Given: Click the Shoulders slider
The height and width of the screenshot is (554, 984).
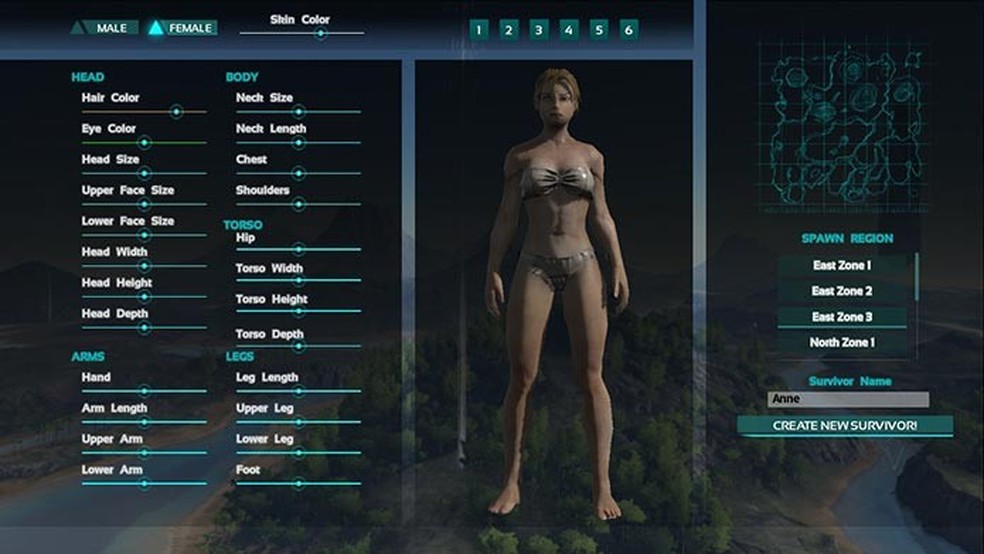Looking at the screenshot, I should [298, 204].
